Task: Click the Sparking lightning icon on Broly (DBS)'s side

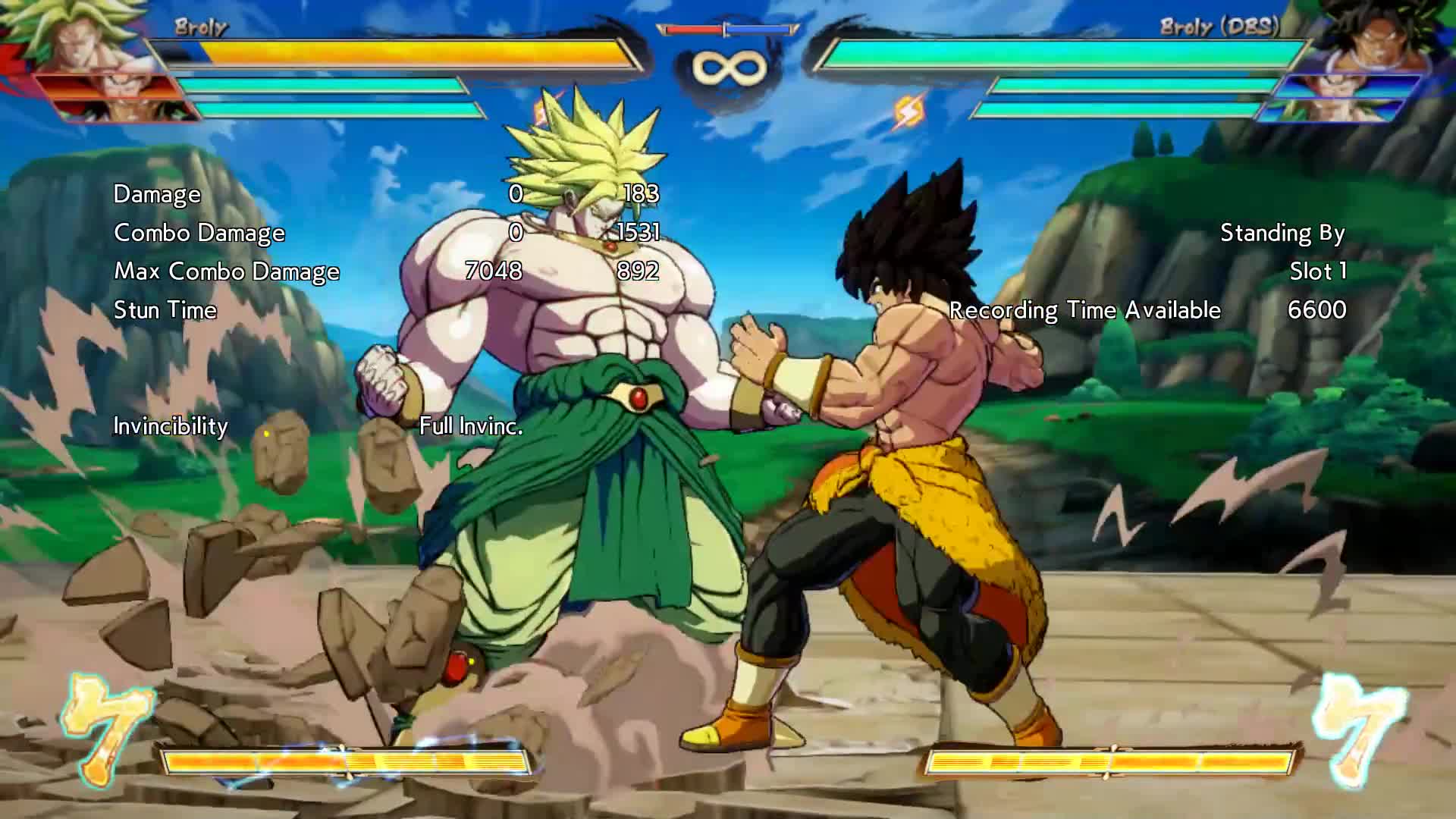Action: click(x=908, y=112)
